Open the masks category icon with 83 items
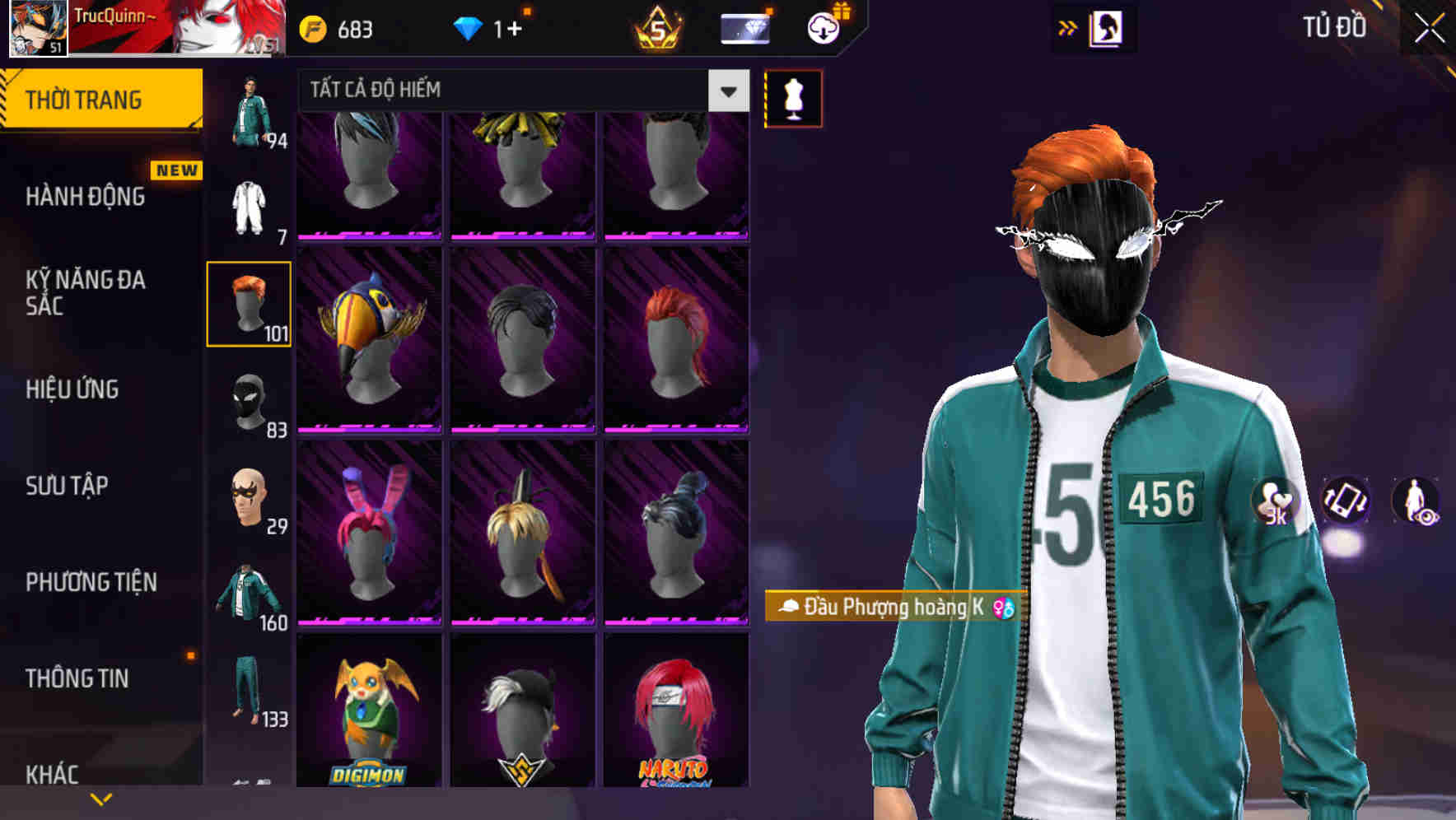Image resolution: width=1456 pixels, height=820 pixels. pos(249,401)
